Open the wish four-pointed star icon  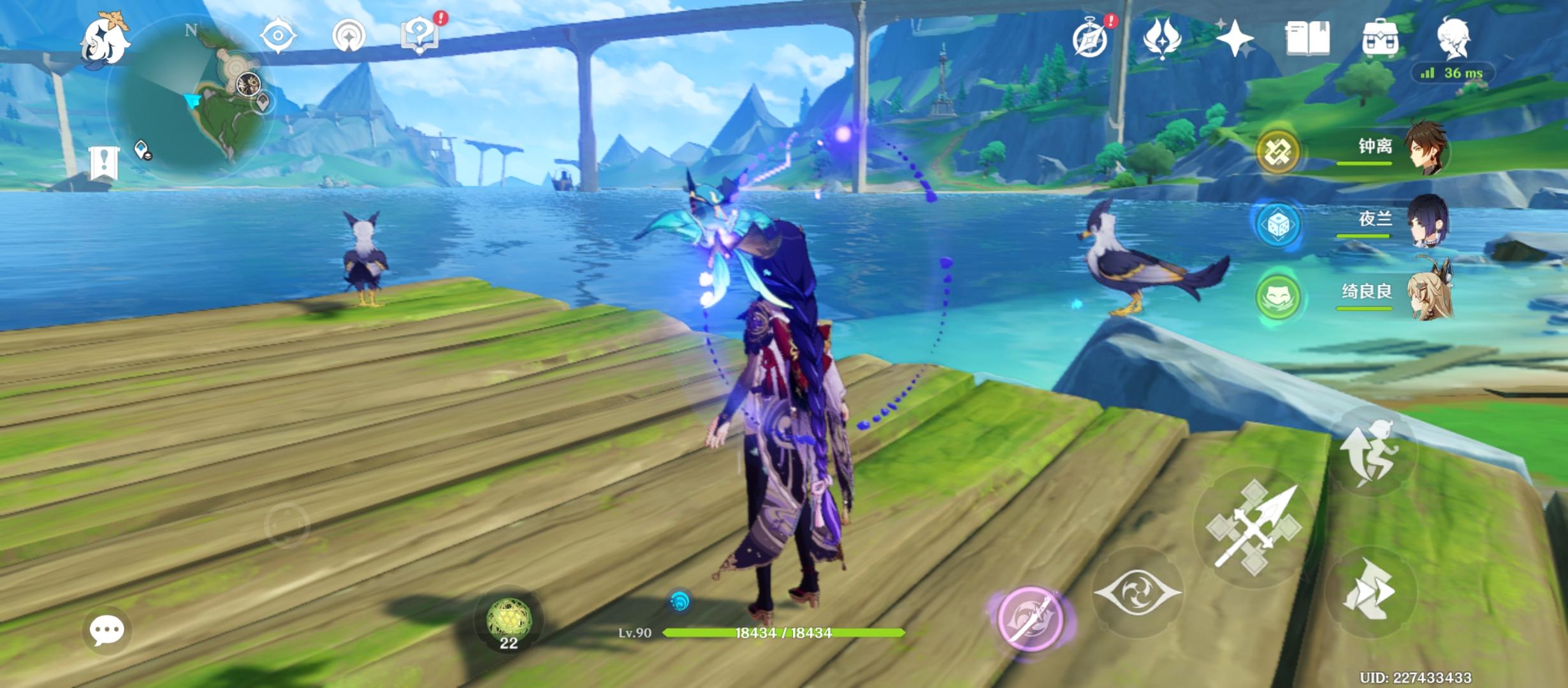1235,38
